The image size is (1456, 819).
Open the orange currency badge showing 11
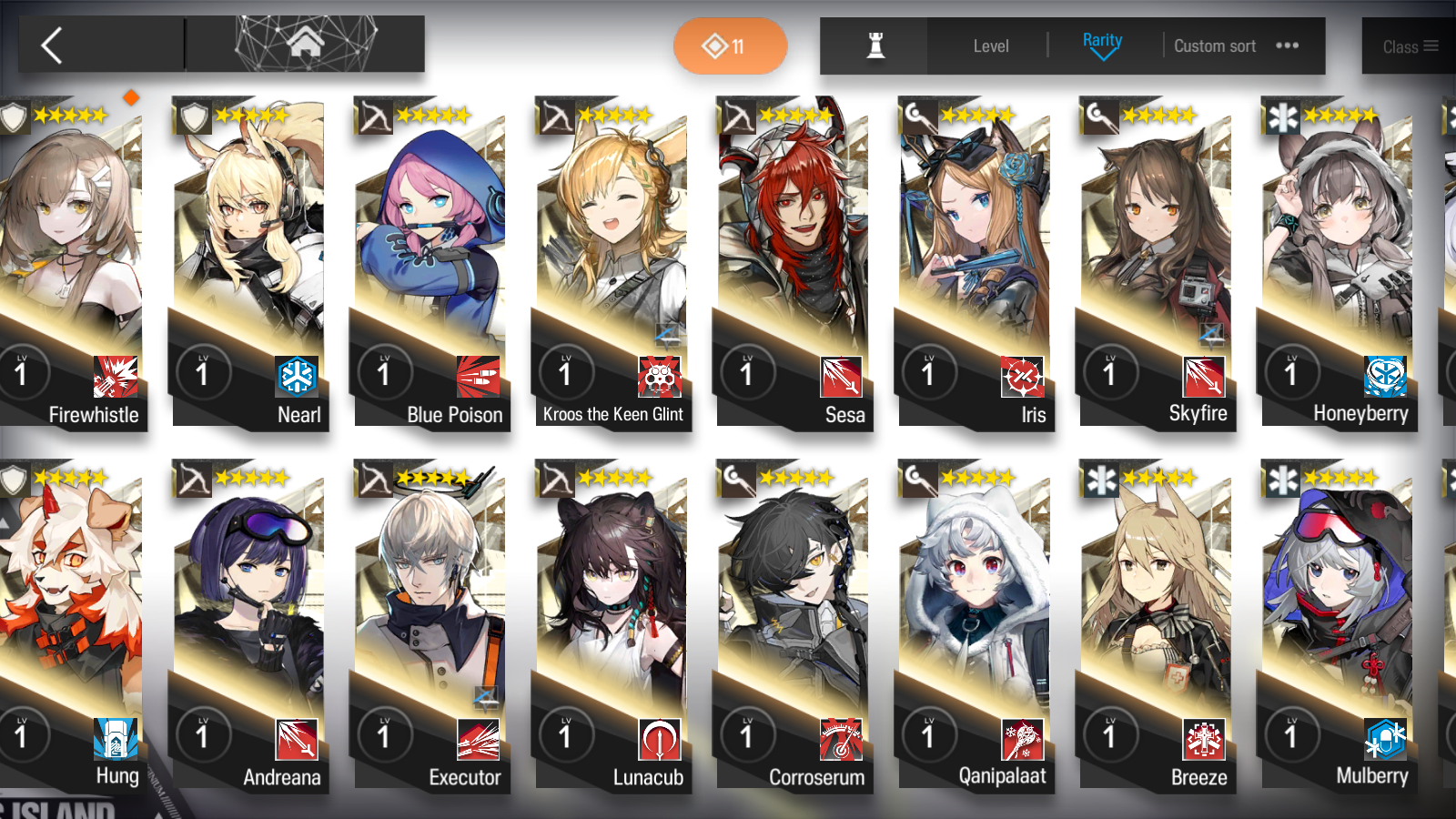[x=730, y=45]
